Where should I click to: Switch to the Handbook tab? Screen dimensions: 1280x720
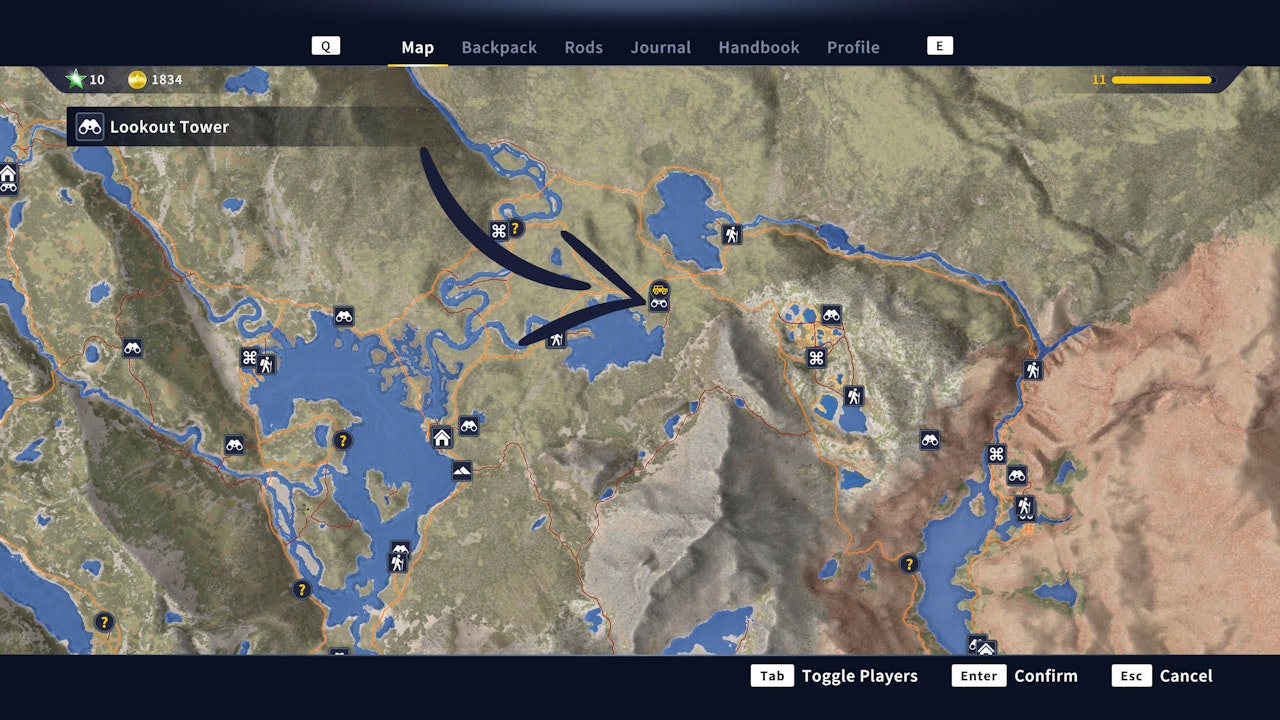(758, 47)
